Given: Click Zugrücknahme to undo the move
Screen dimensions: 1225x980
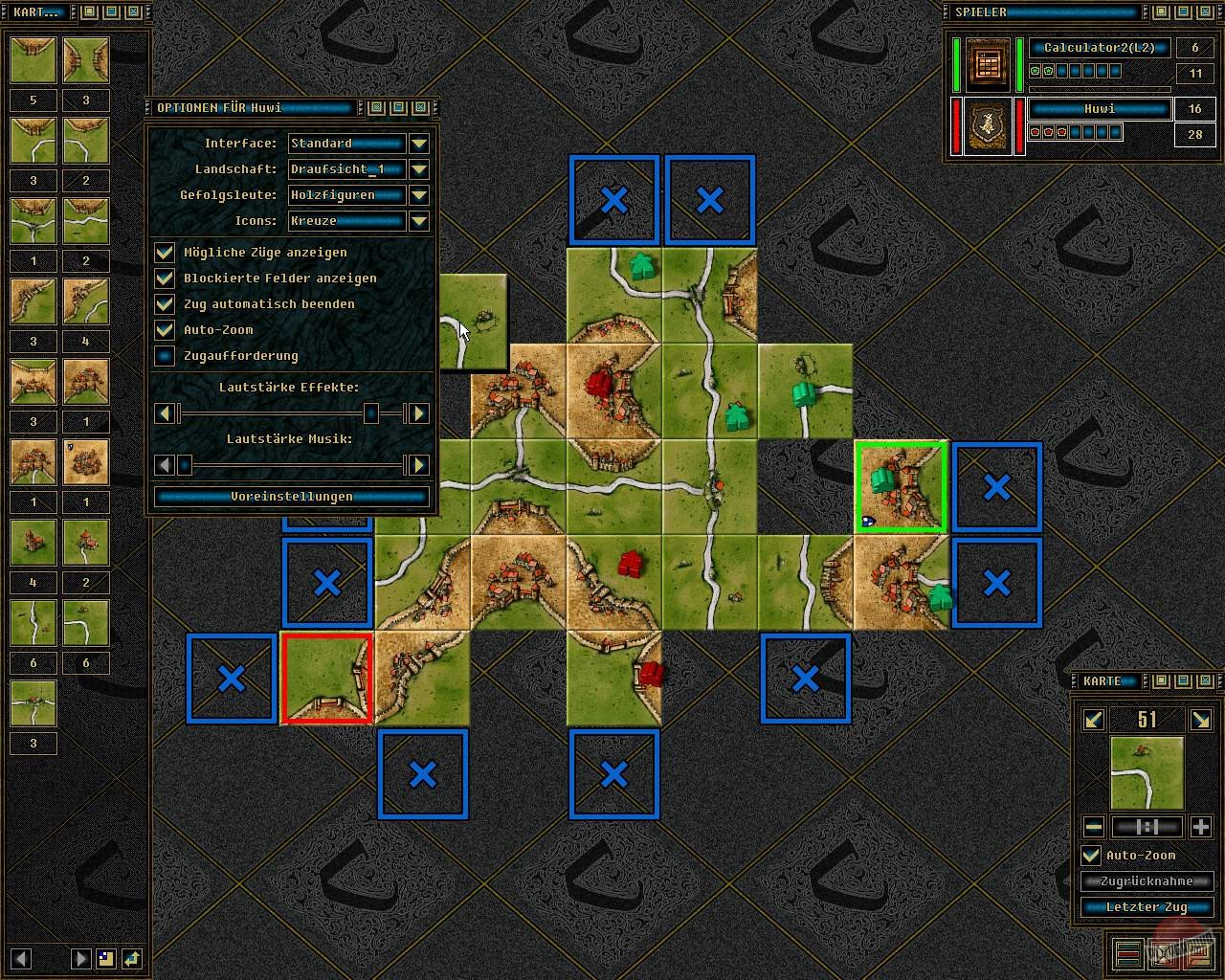Looking at the screenshot, I should tap(1147, 880).
